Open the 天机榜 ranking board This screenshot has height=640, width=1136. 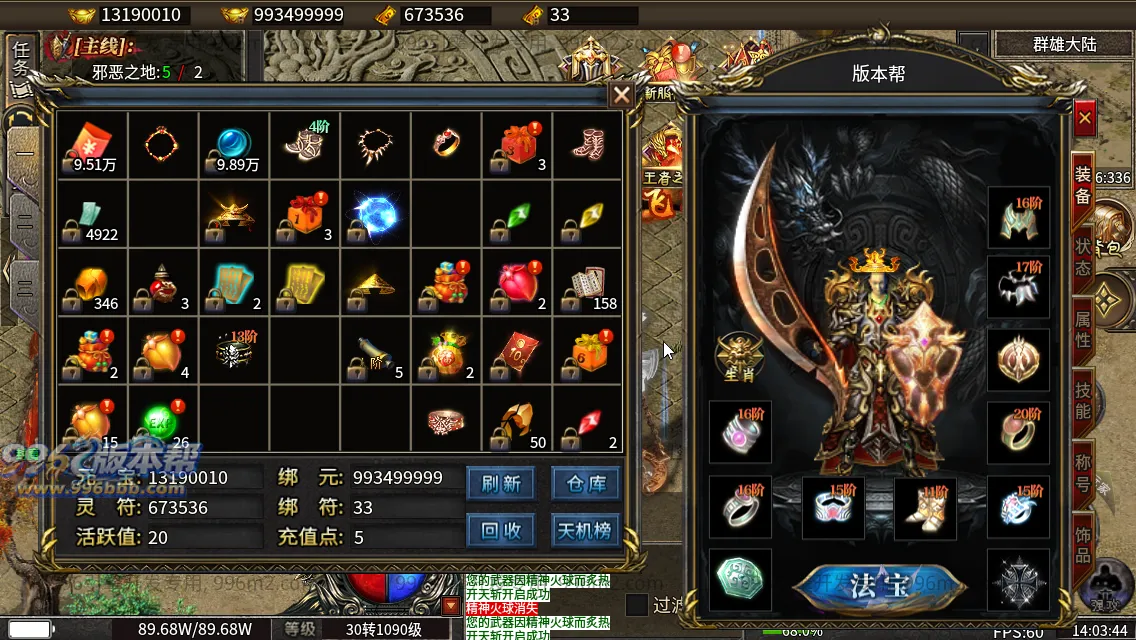(x=586, y=530)
